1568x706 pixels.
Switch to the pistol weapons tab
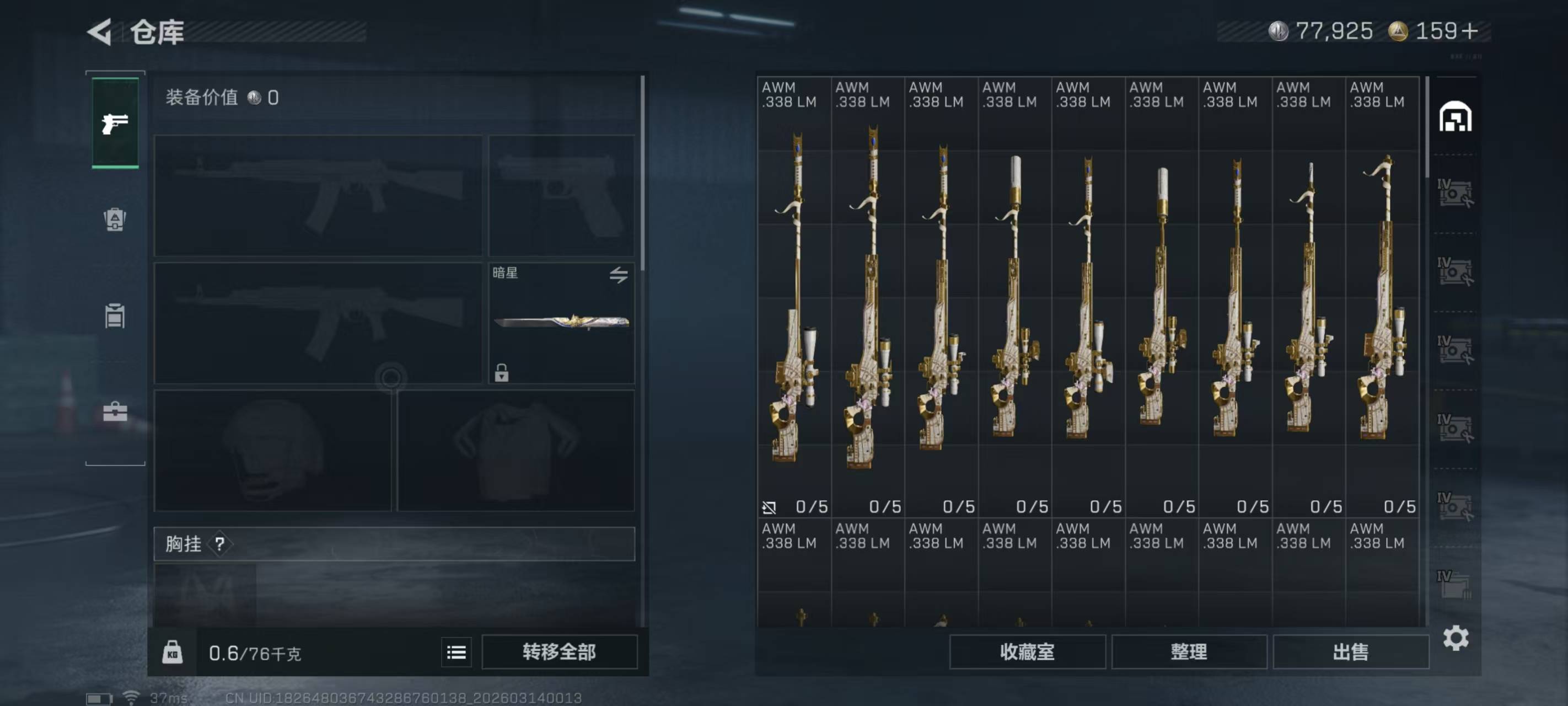tap(115, 124)
